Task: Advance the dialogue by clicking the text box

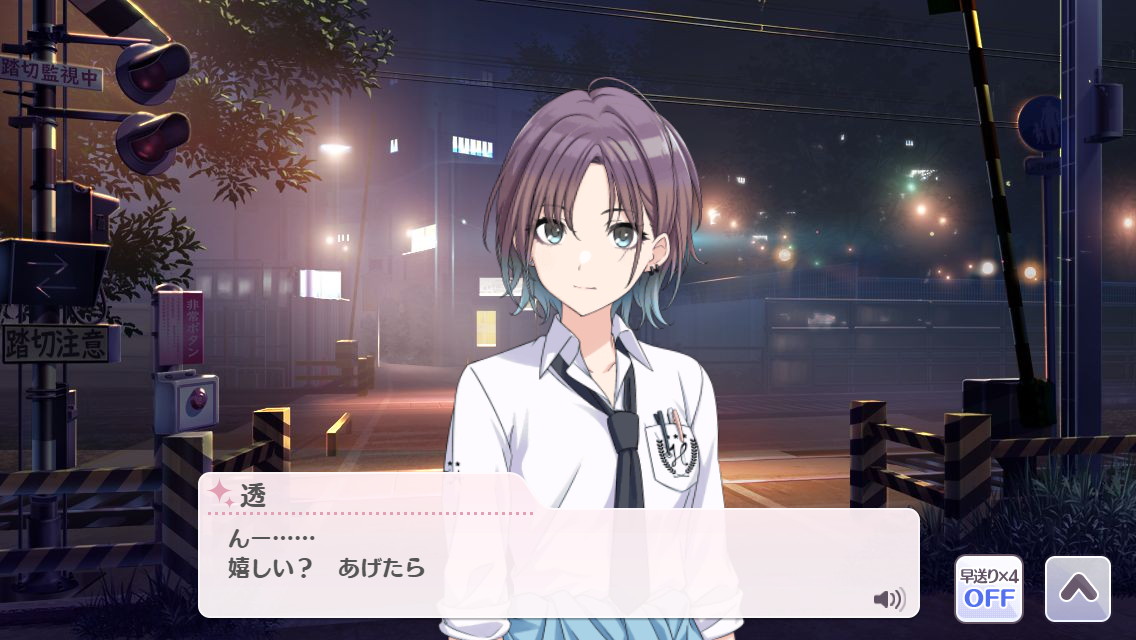Action: [558, 565]
